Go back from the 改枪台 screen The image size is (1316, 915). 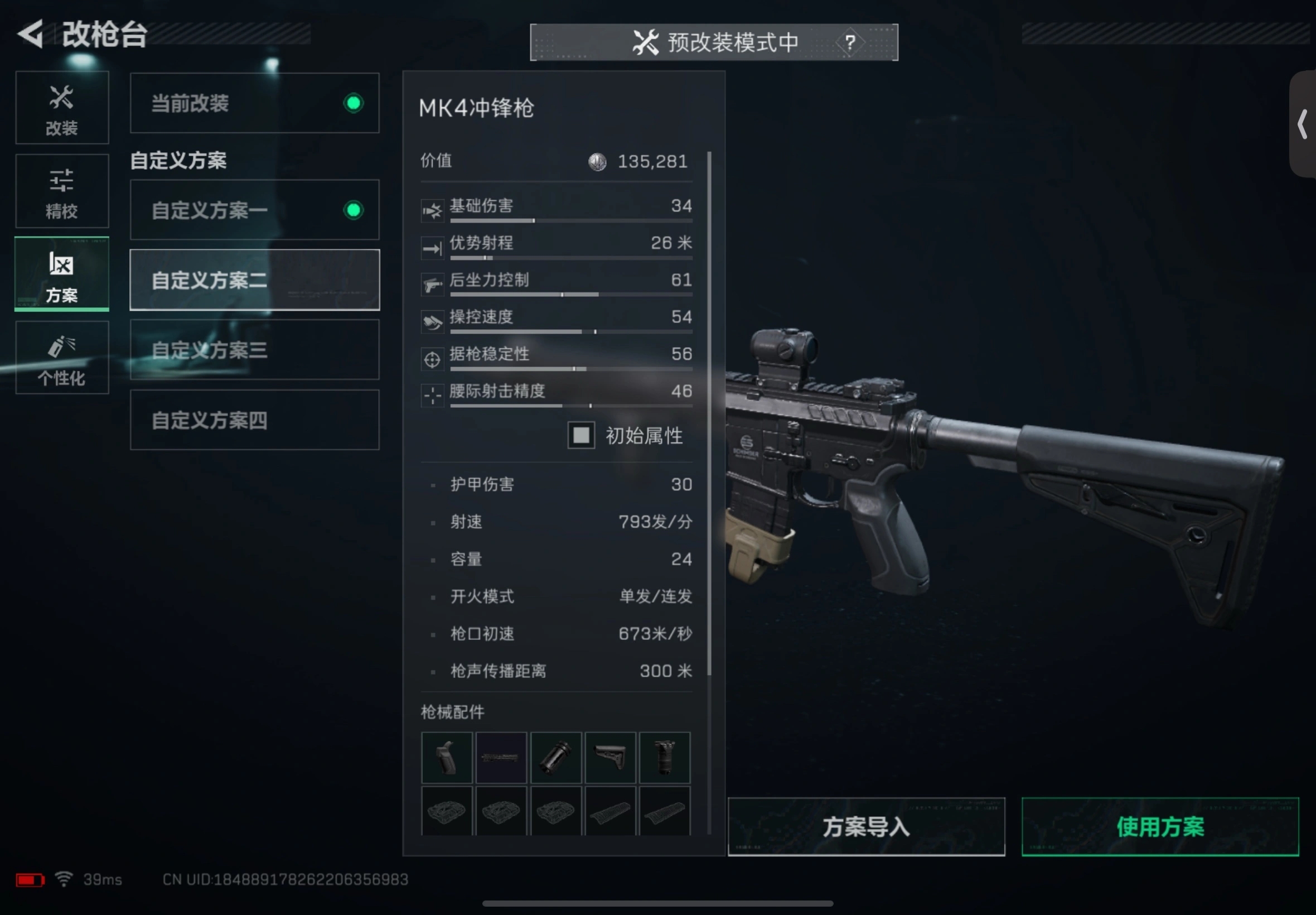pyautogui.click(x=31, y=34)
